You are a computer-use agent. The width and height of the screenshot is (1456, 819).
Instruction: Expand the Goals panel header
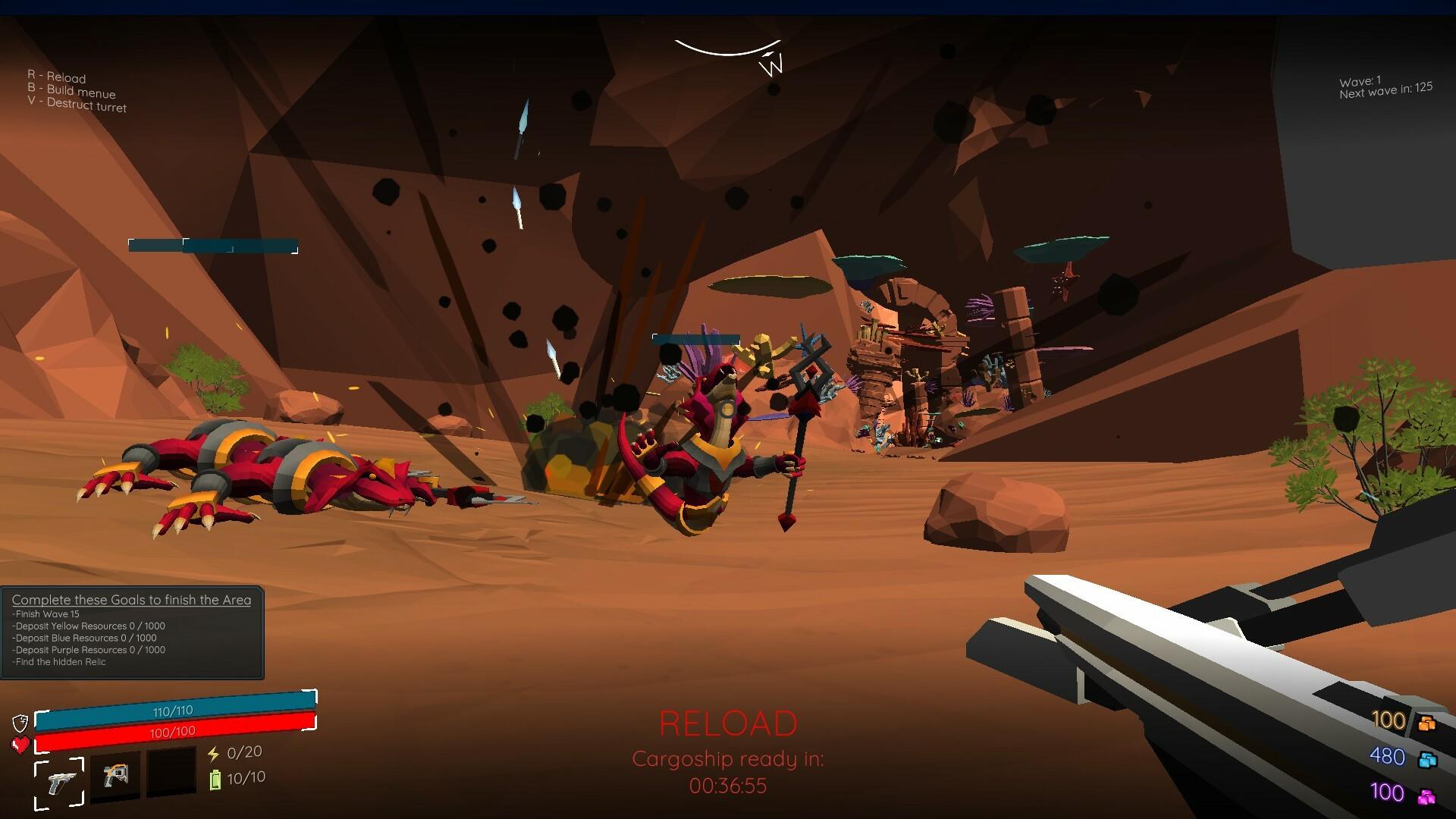(x=130, y=599)
